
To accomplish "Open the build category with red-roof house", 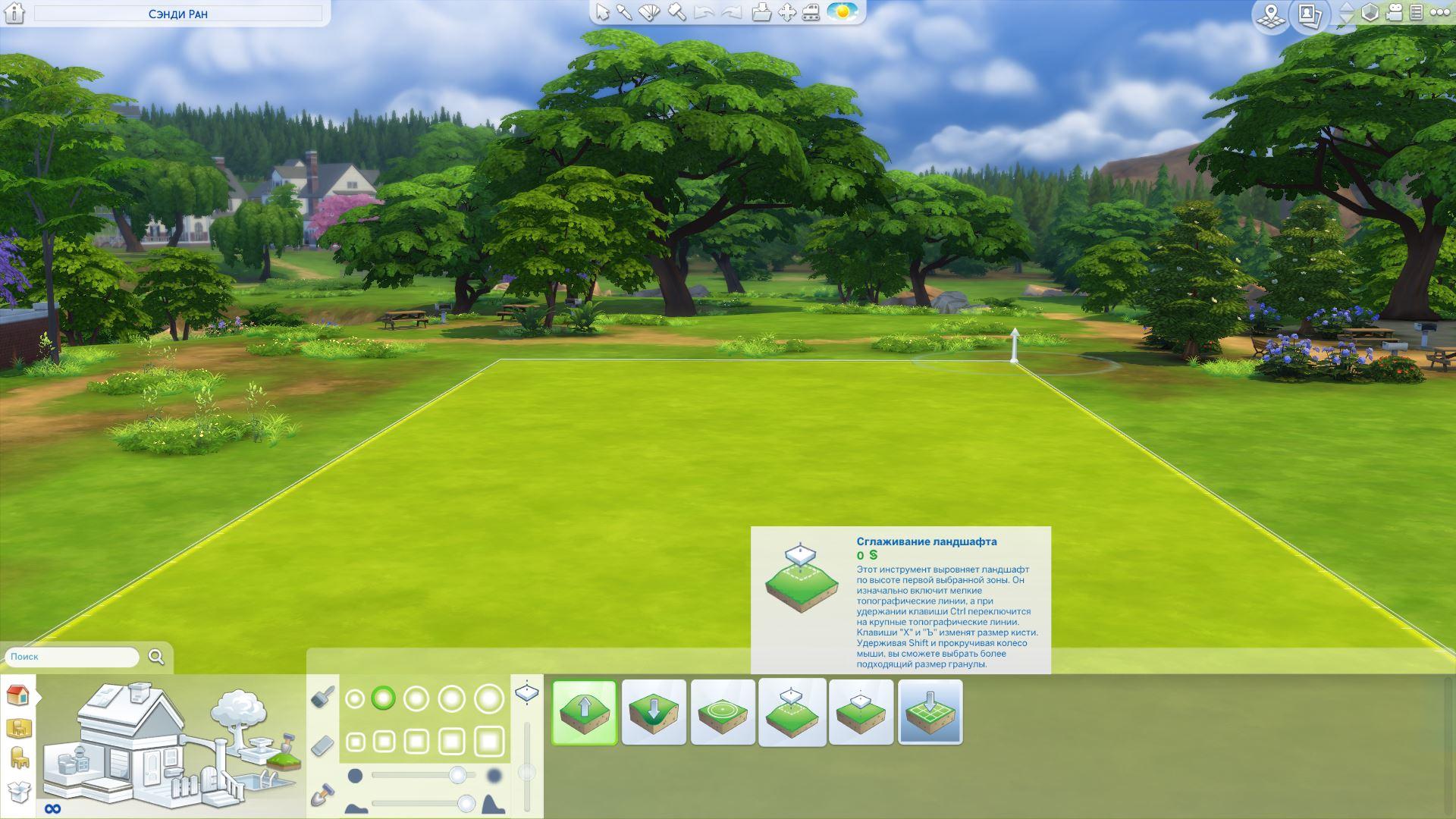I will [18, 695].
